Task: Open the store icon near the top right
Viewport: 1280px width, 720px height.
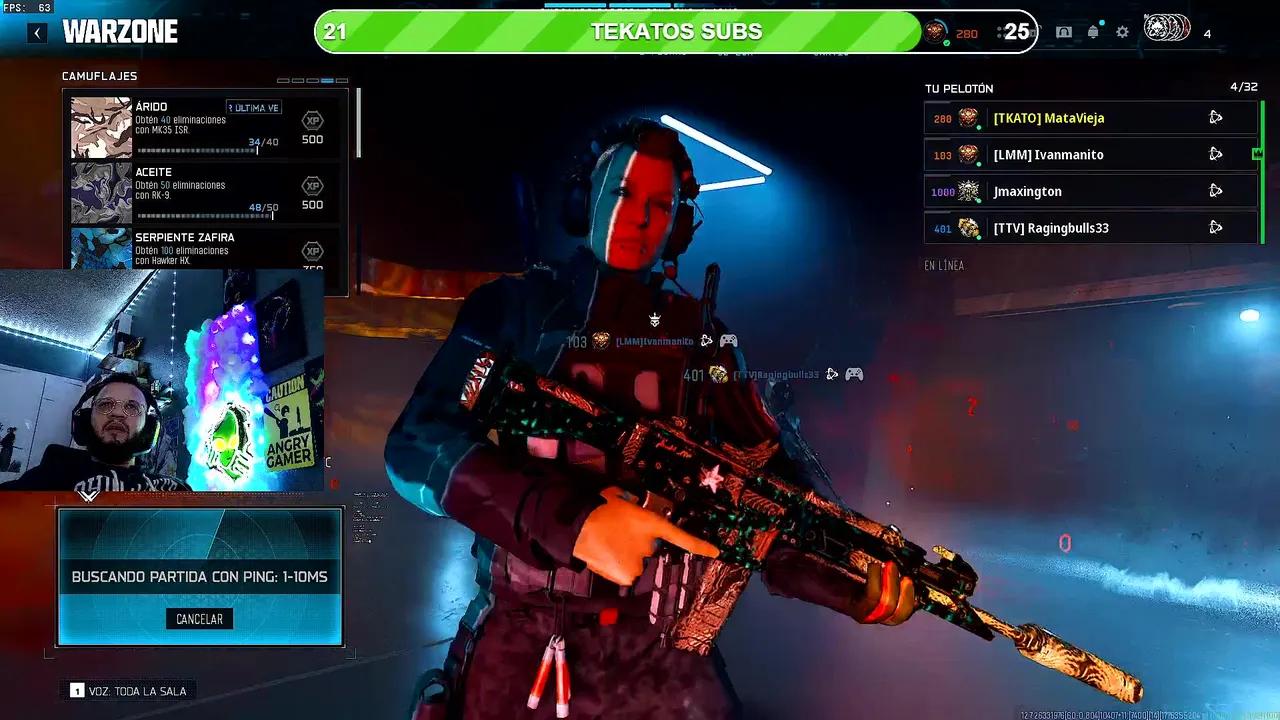Action: pyautogui.click(x=1062, y=32)
